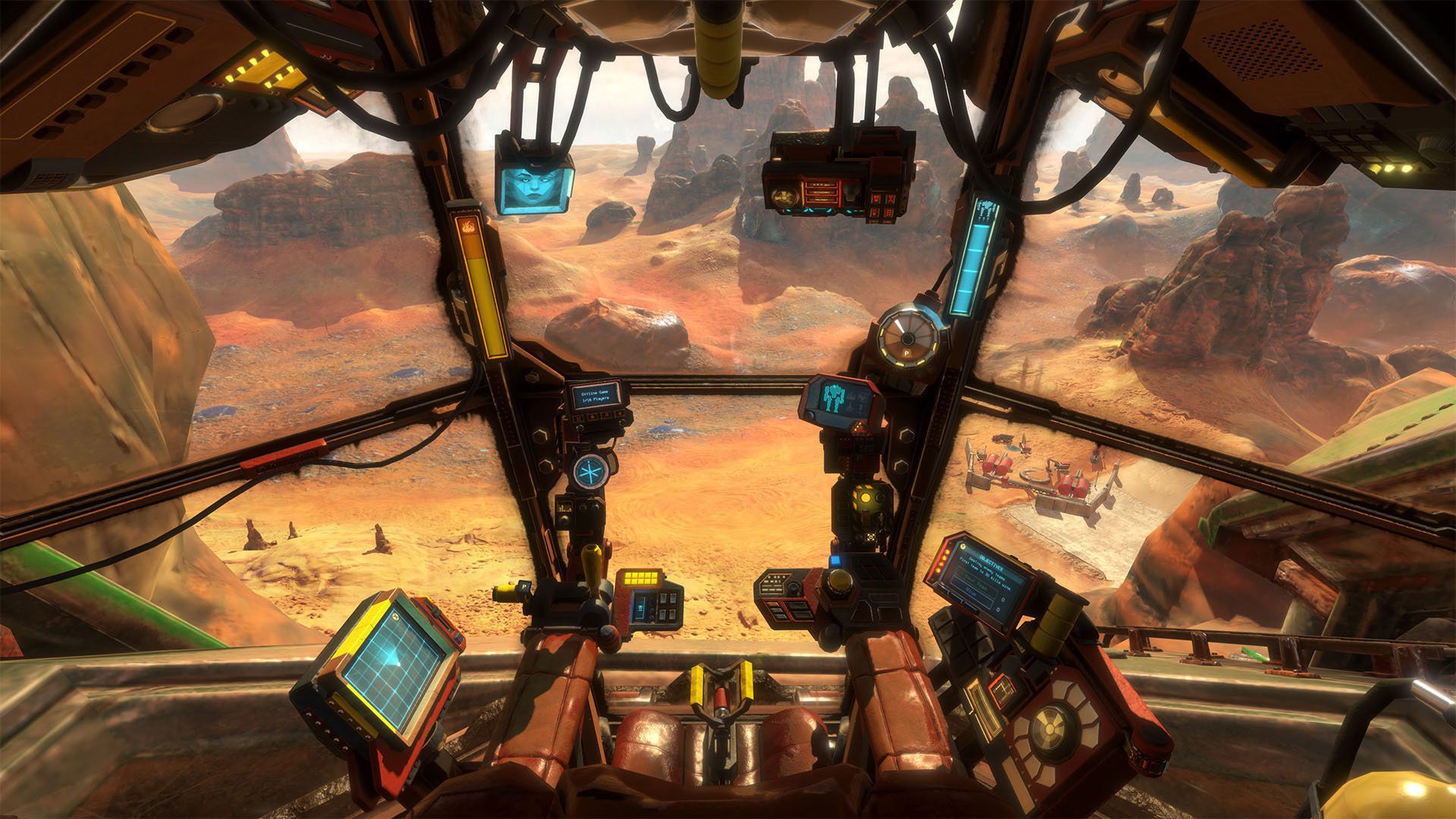Tap the Offline Game player count screen
Screen dimensions: 1456x819
pyautogui.click(x=596, y=397)
